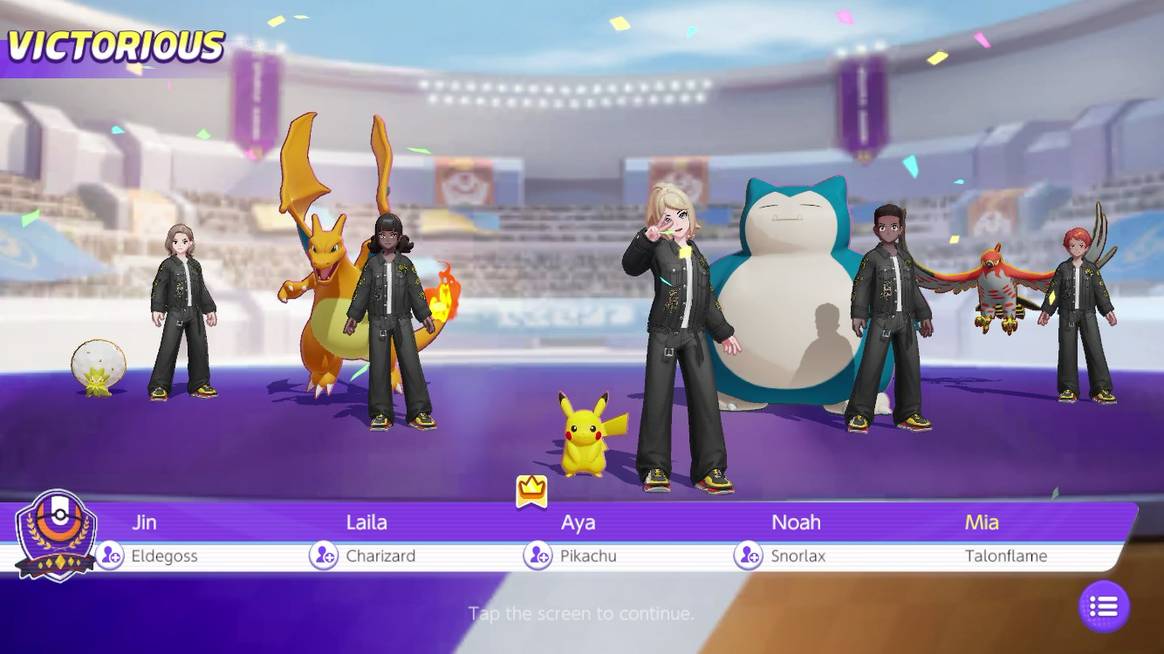Tap the screen to continue prompt
Viewport: 1164px width, 654px height.
[581, 613]
